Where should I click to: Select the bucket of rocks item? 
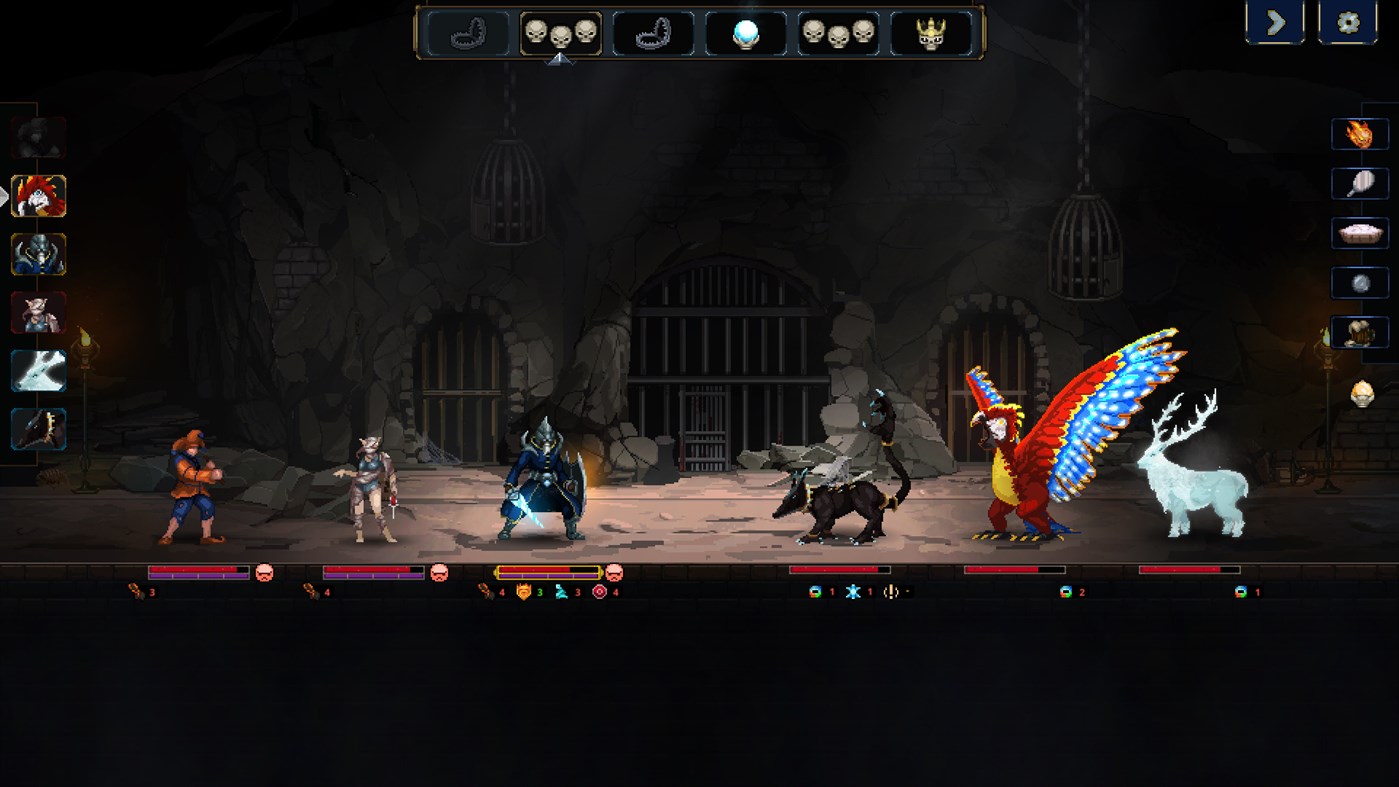[1360, 333]
